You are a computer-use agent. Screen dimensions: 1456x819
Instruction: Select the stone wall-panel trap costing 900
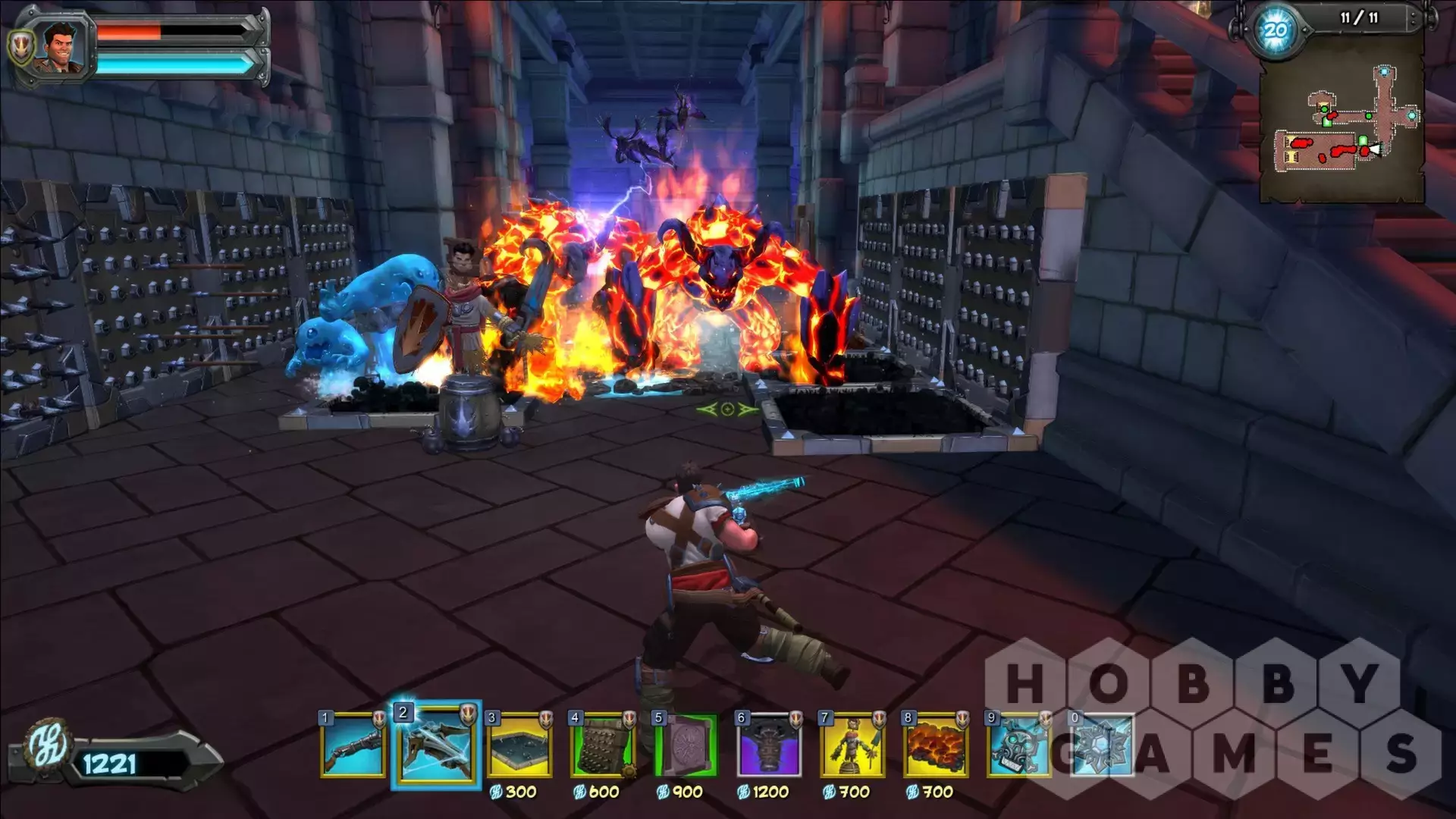point(686,745)
